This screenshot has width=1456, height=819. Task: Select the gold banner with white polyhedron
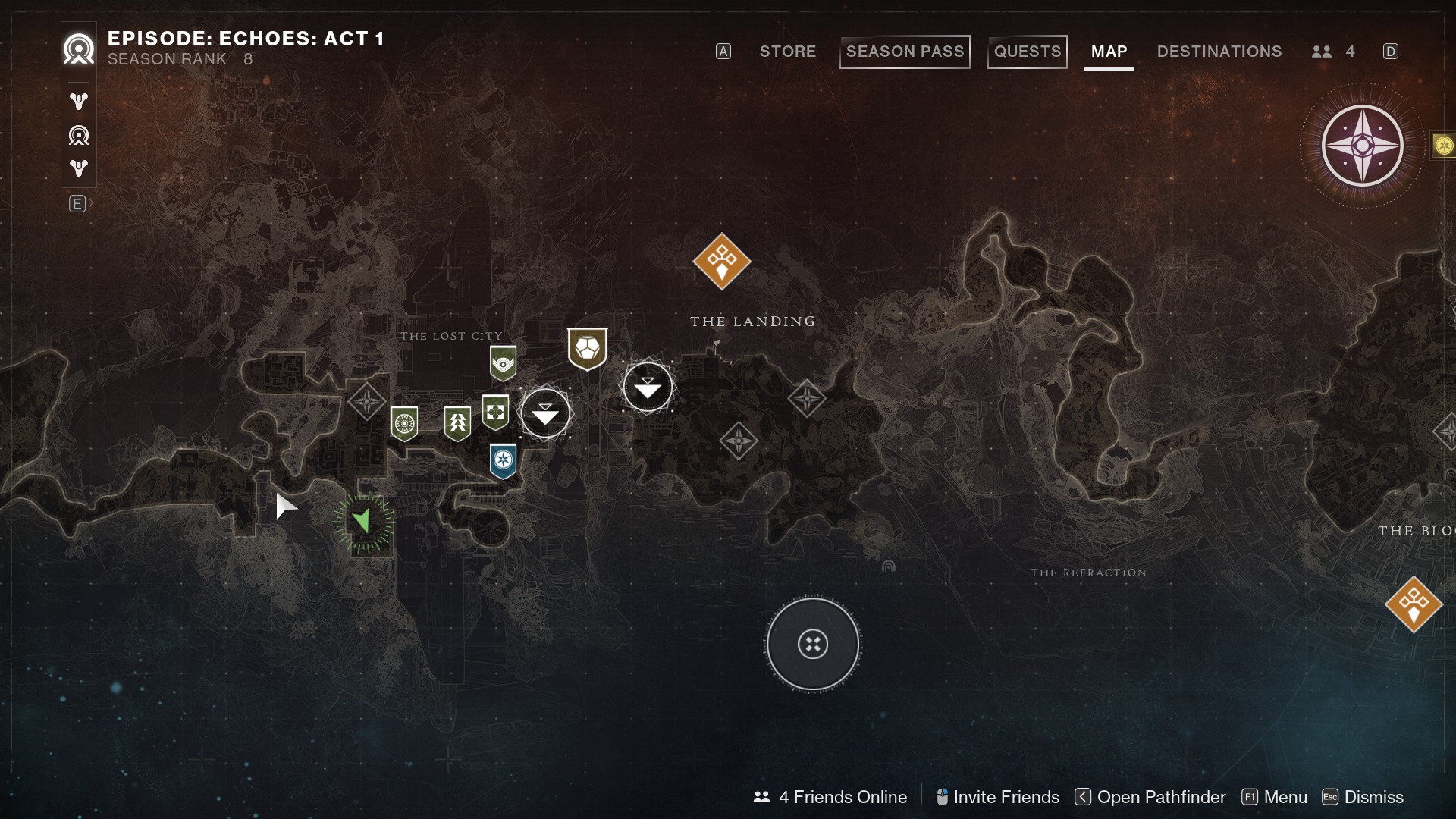tap(587, 349)
